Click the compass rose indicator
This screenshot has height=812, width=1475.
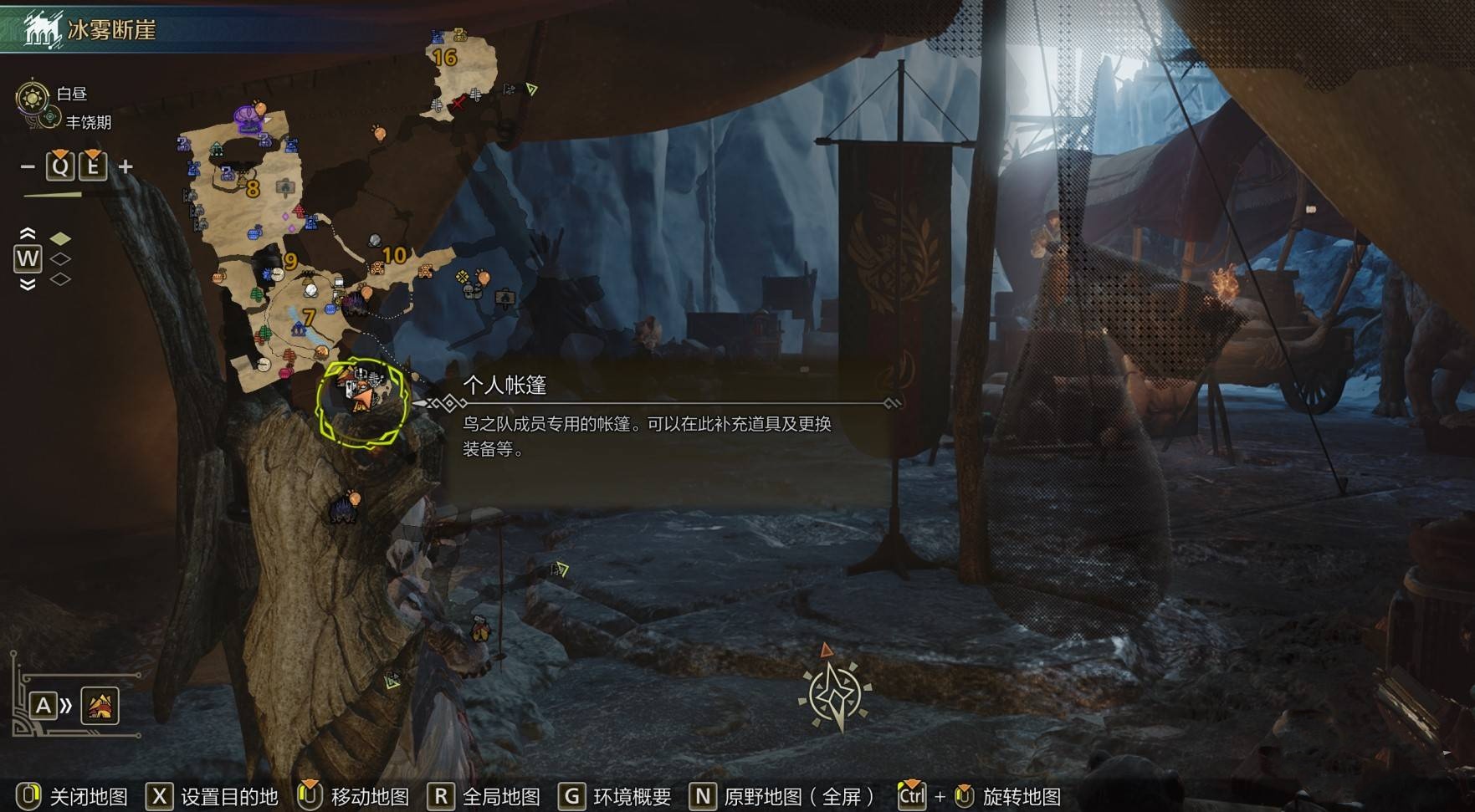coord(834,694)
